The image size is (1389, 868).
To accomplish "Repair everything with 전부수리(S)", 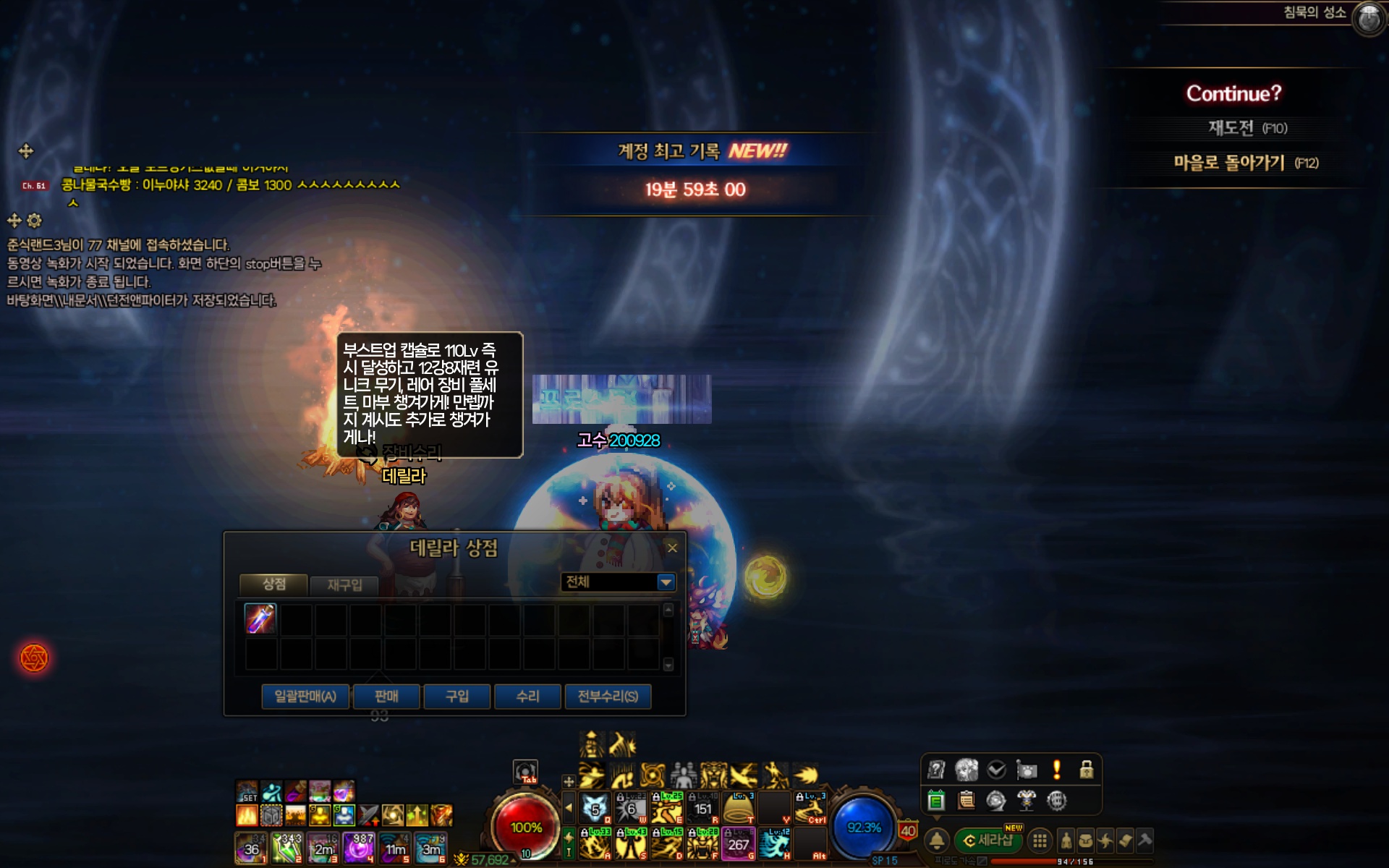I will (608, 697).
